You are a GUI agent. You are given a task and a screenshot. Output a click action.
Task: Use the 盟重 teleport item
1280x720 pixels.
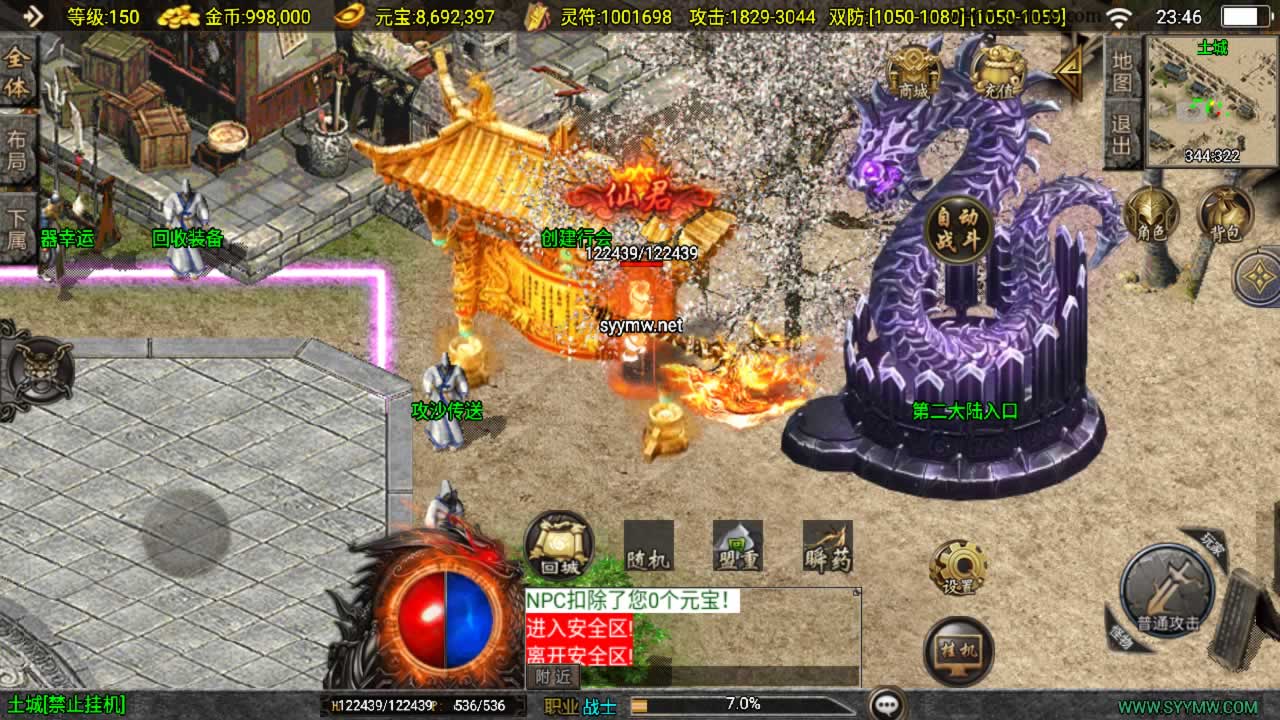pos(738,546)
